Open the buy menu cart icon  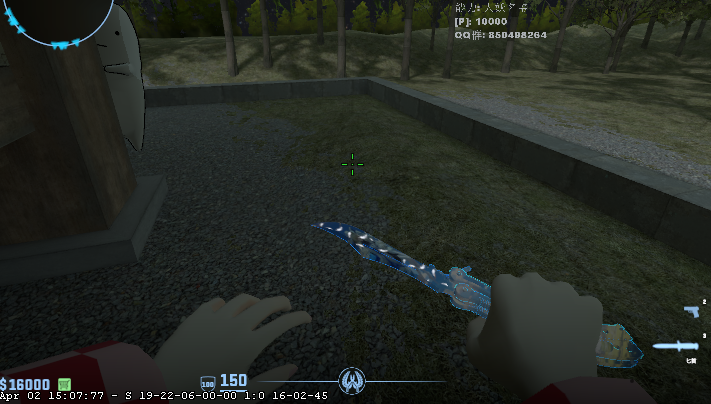pos(64,384)
